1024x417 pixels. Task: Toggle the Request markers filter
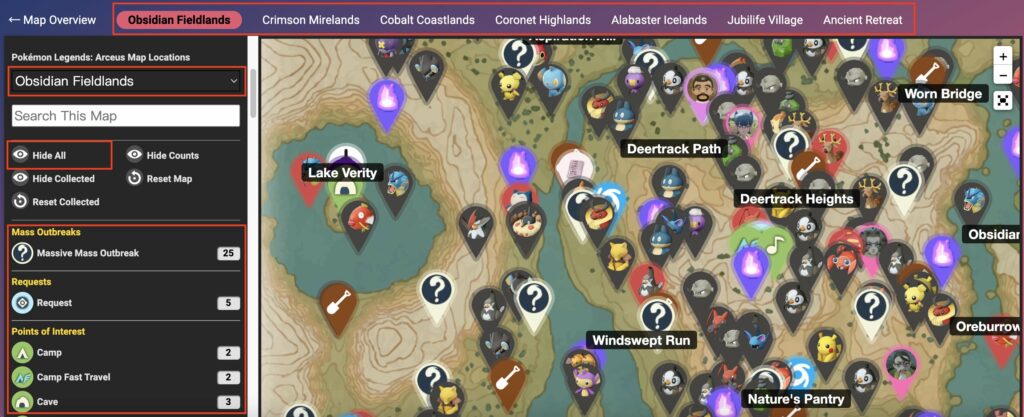(54, 302)
